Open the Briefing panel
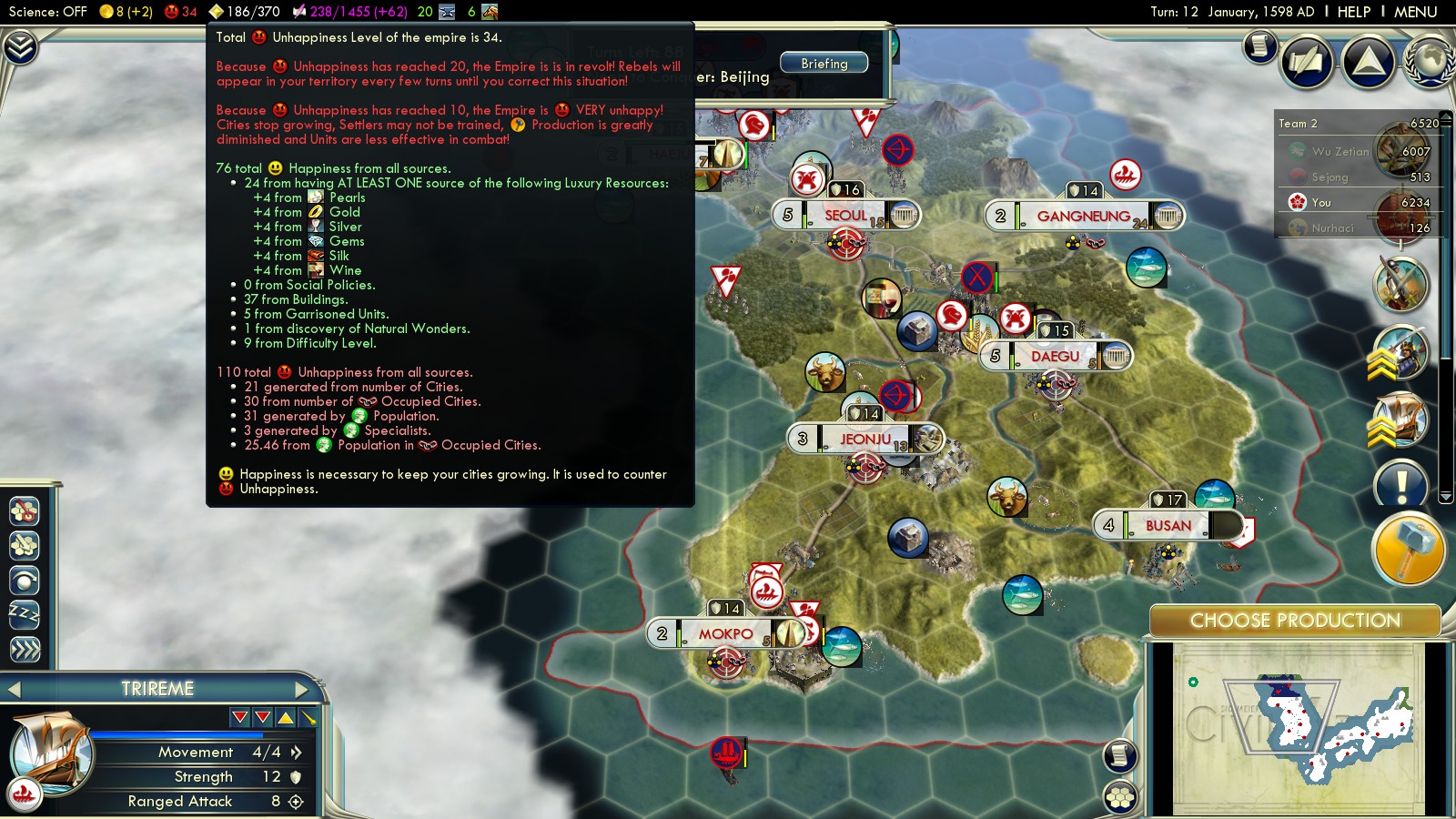The width and height of the screenshot is (1456, 819). point(824,64)
